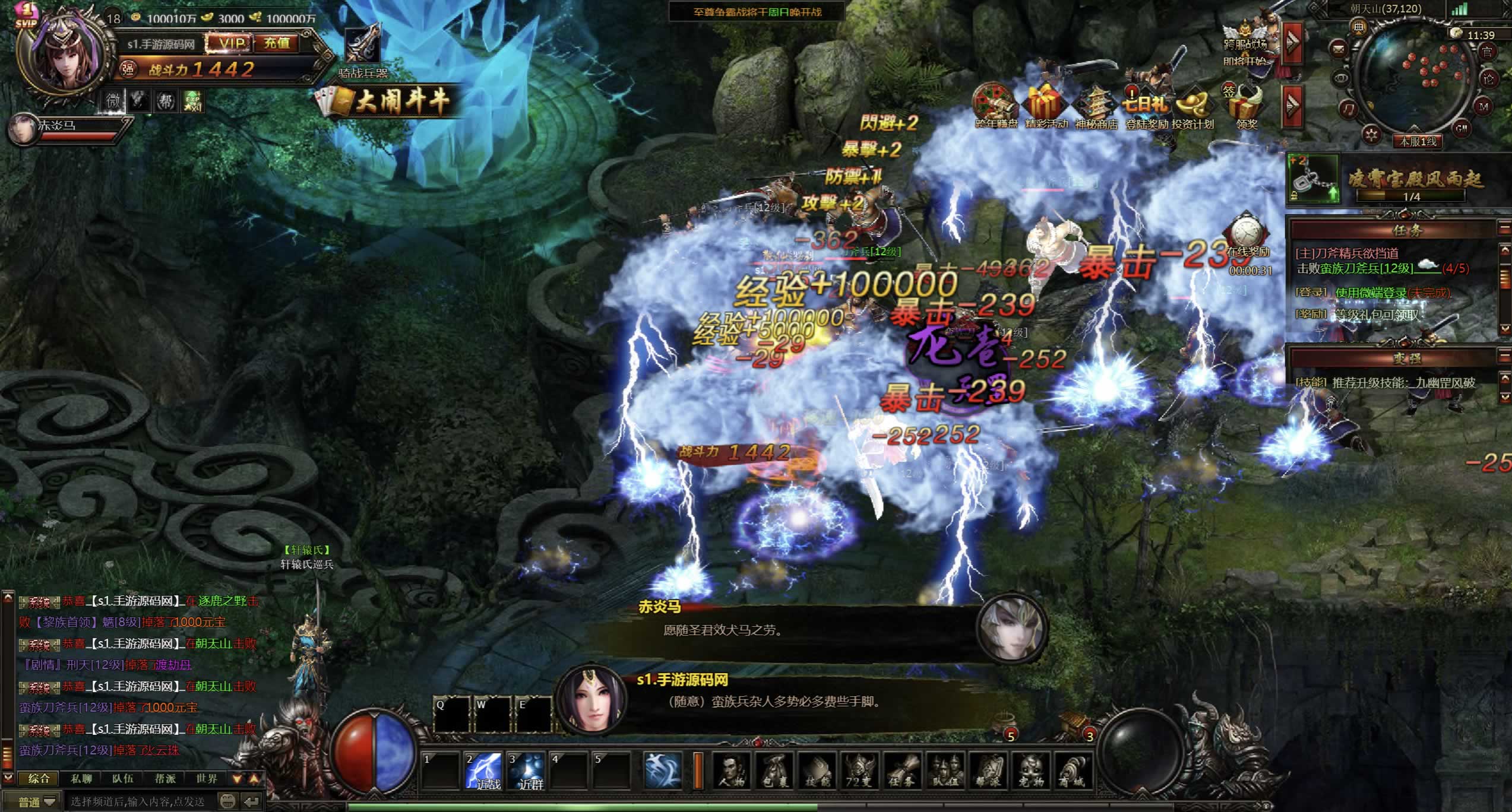Open the 普通 chat channel dropdown
Viewport: 1512px width, 812px height.
click(x=37, y=802)
